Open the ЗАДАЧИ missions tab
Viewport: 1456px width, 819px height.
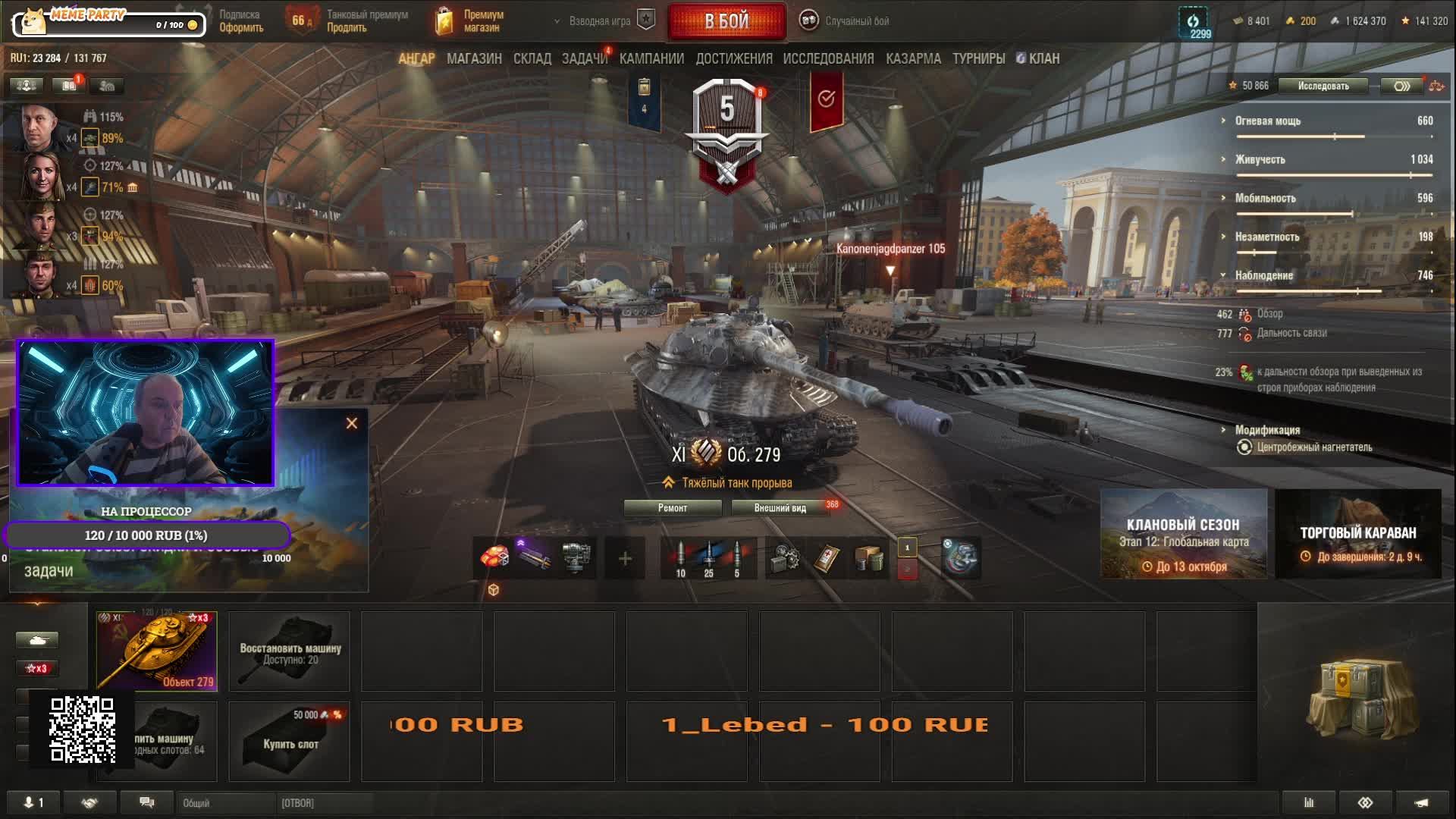(584, 58)
